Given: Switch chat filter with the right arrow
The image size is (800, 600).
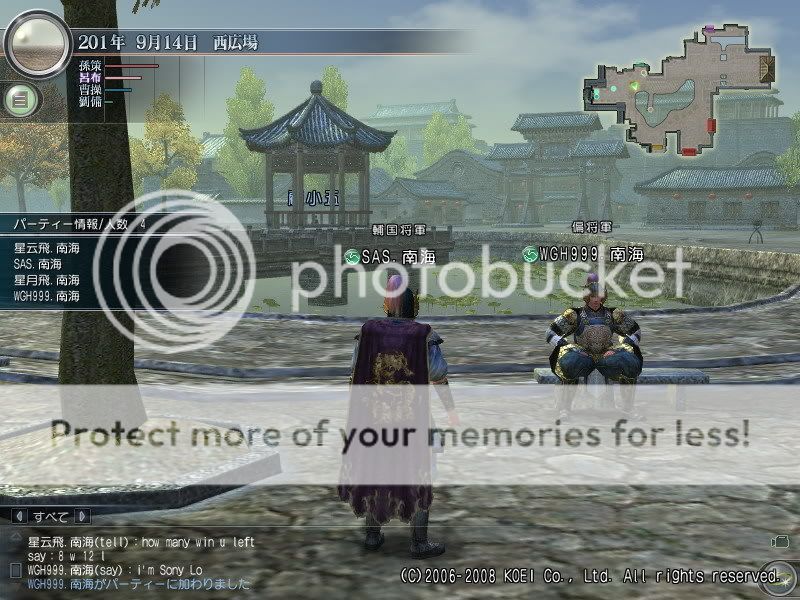Looking at the screenshot, I should 81,517.
